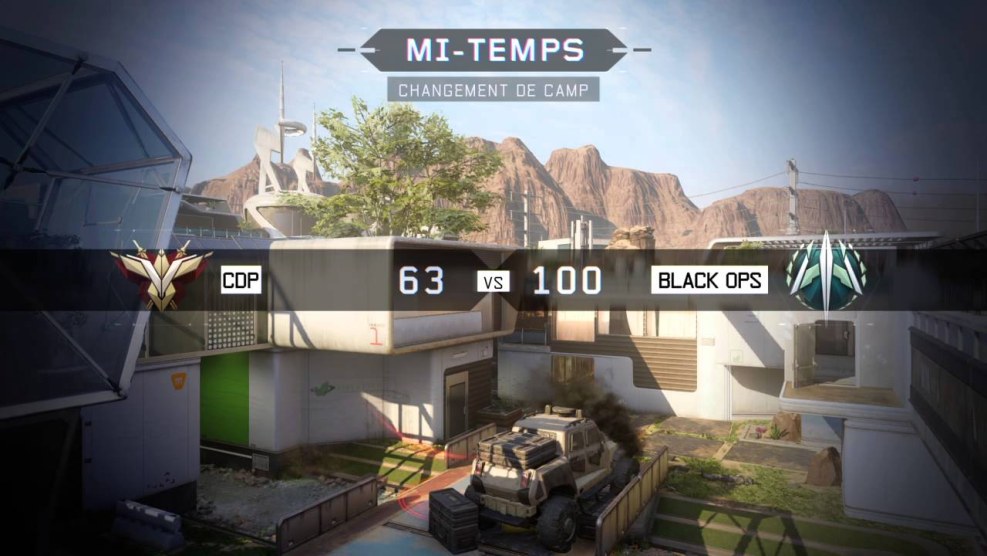Viewport: 987px width, 556px height.
Task: Select the Black Ops faction emblem
Action: [826, 277]
